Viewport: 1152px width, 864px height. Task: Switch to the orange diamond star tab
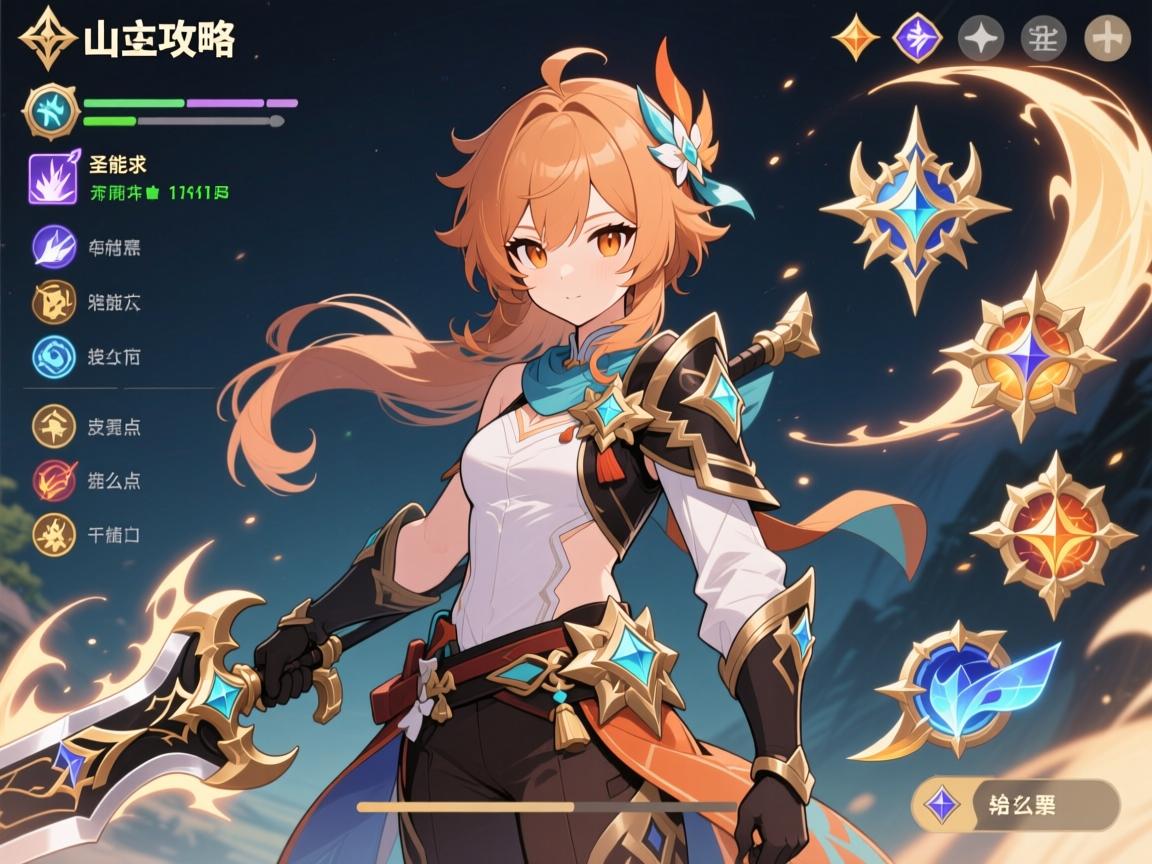point(856,38)
